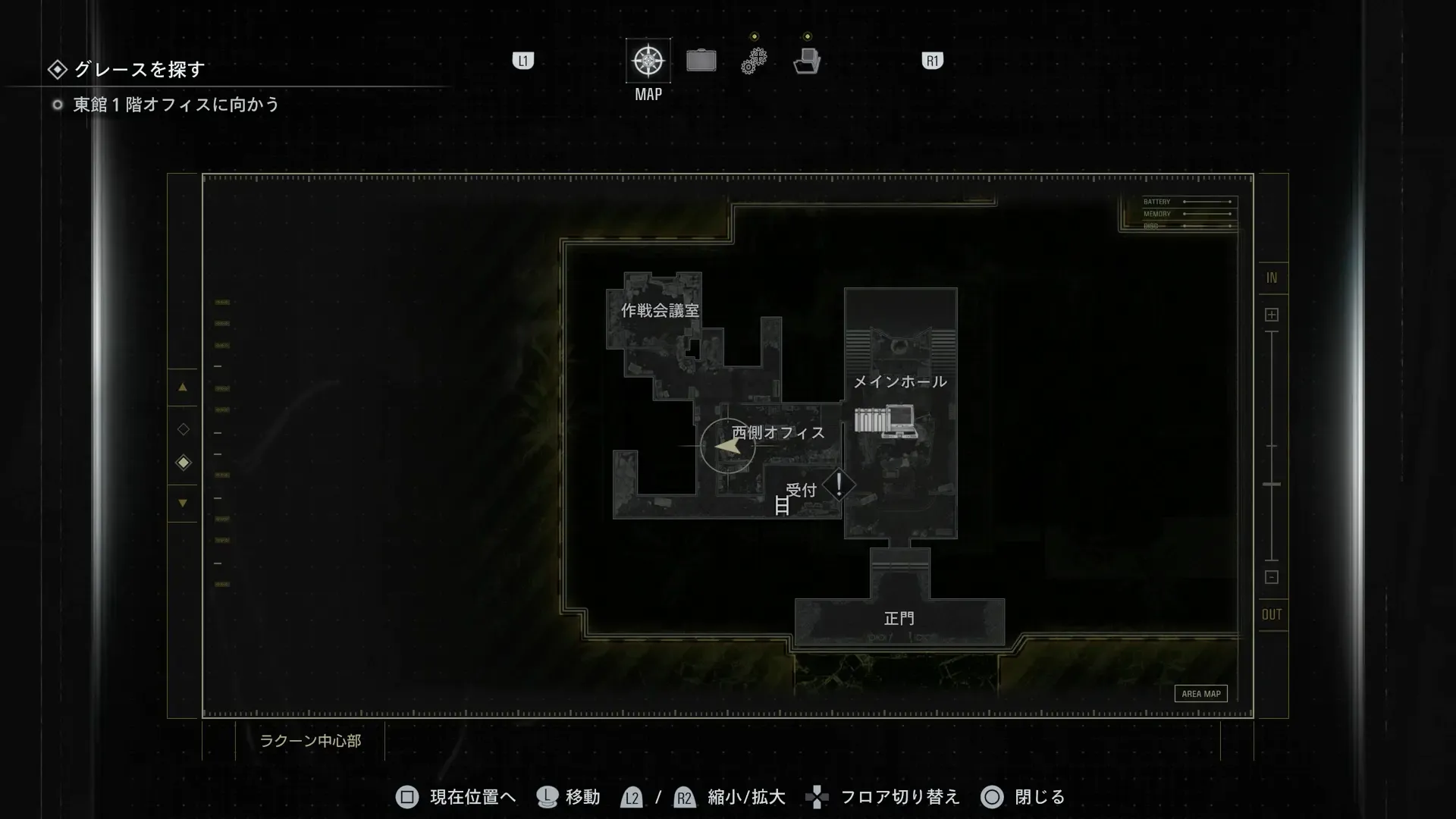Open the MAP compass icon tab
1456x819 pixels.
pos(647,60)
